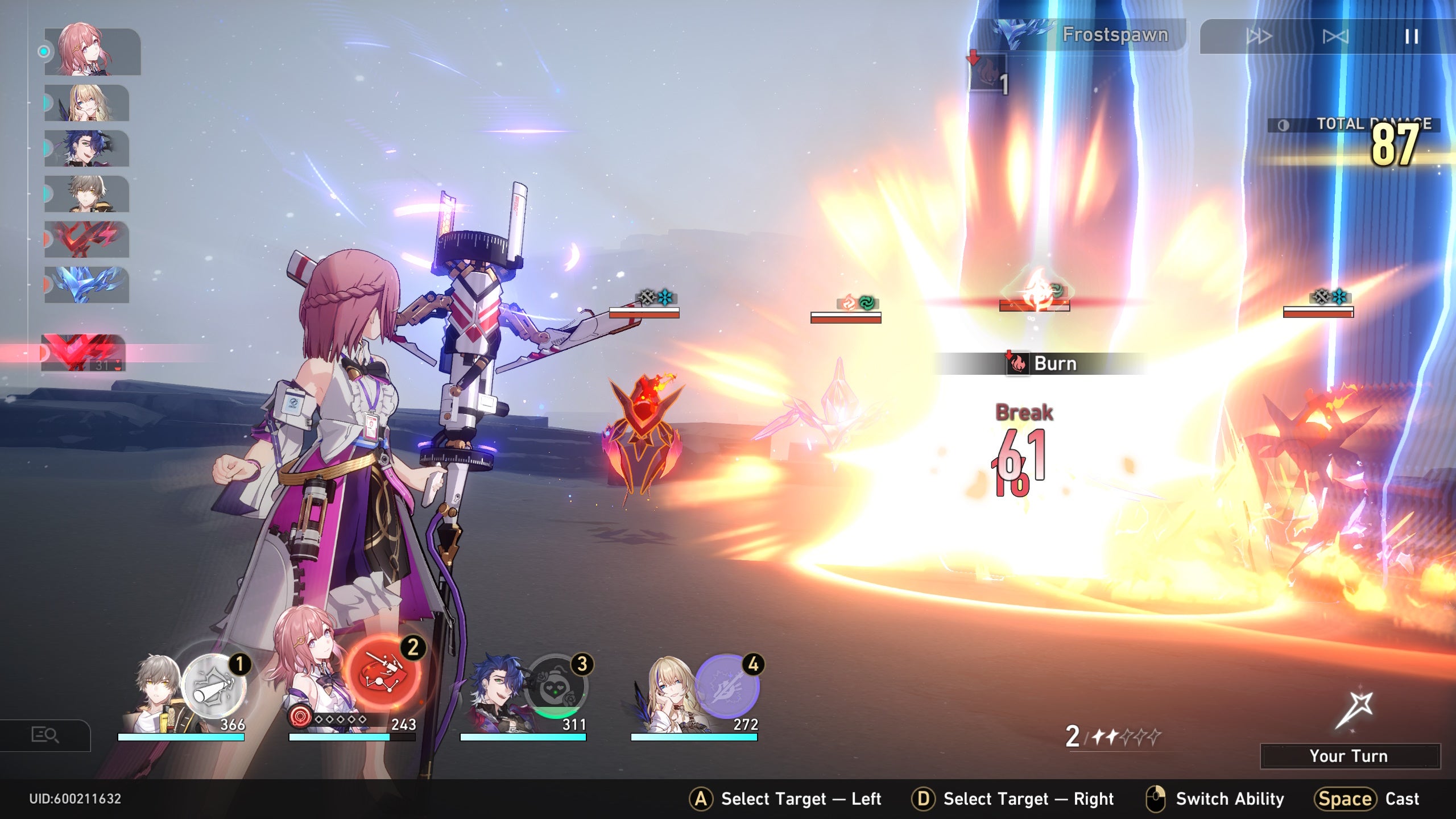The height and width of the screenshot is (819, 1456).
Task: Select Sampo's portrait in the turn order
Action: tap(86, 148)
